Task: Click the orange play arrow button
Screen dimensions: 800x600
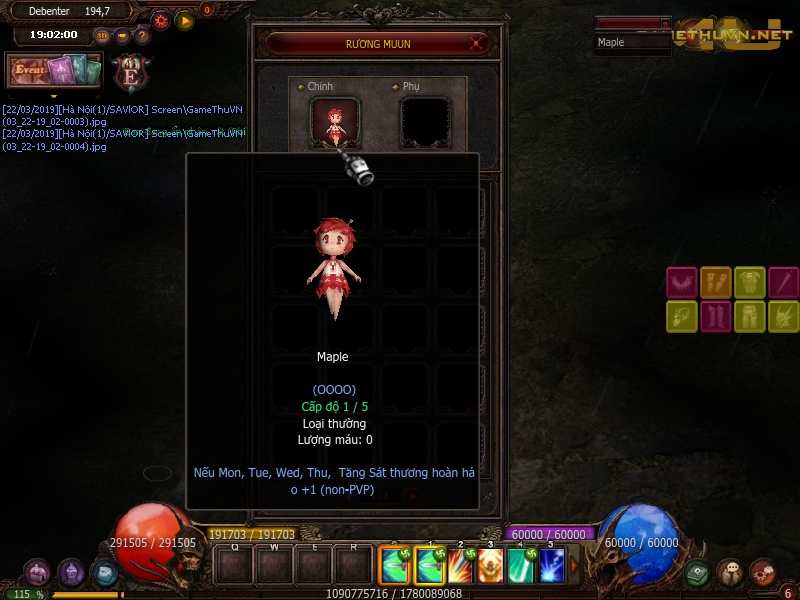Action: click(185, 20)
